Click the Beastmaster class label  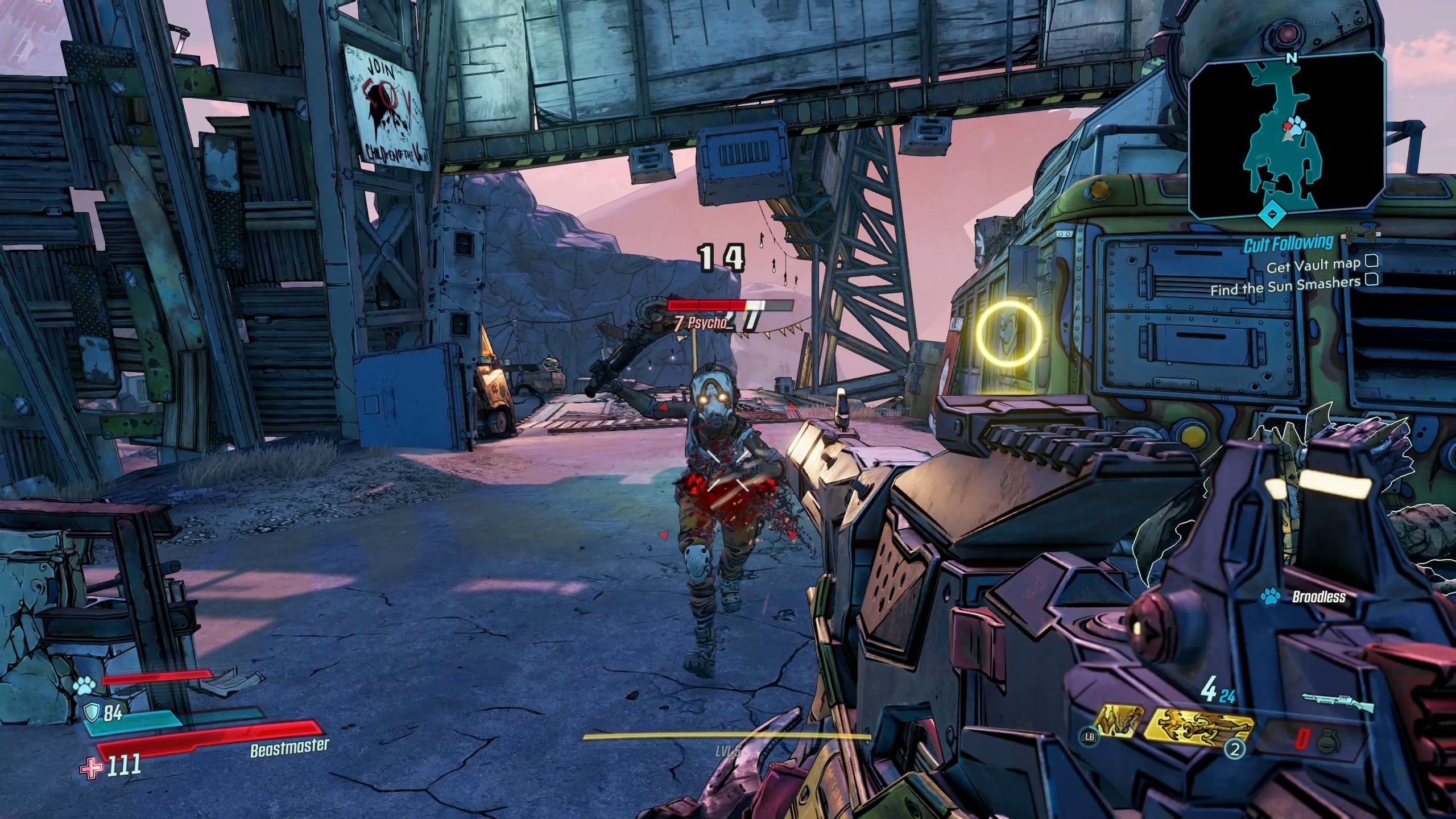[x=289, y=748]
